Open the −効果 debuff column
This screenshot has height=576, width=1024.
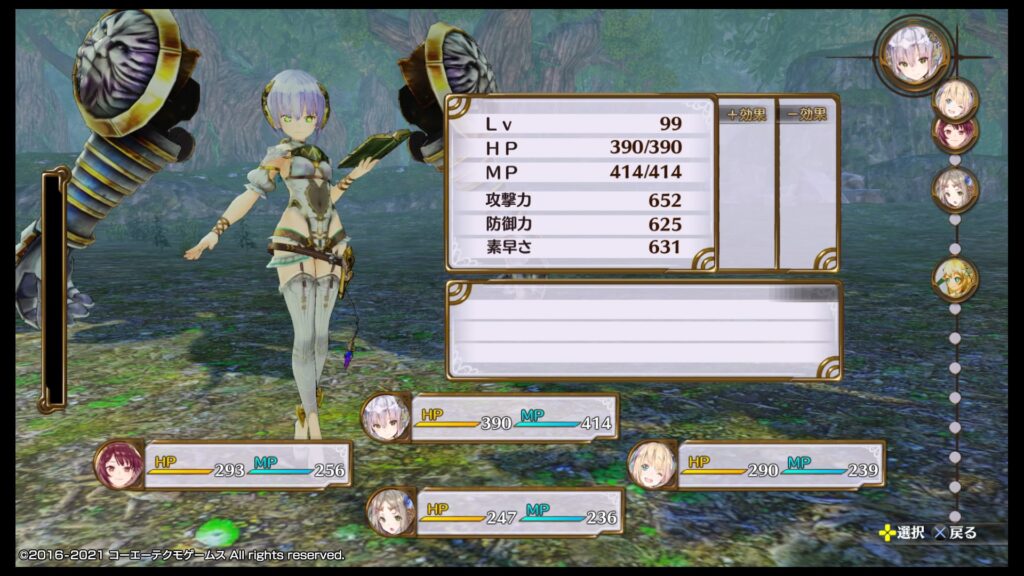tap(806, 183)
